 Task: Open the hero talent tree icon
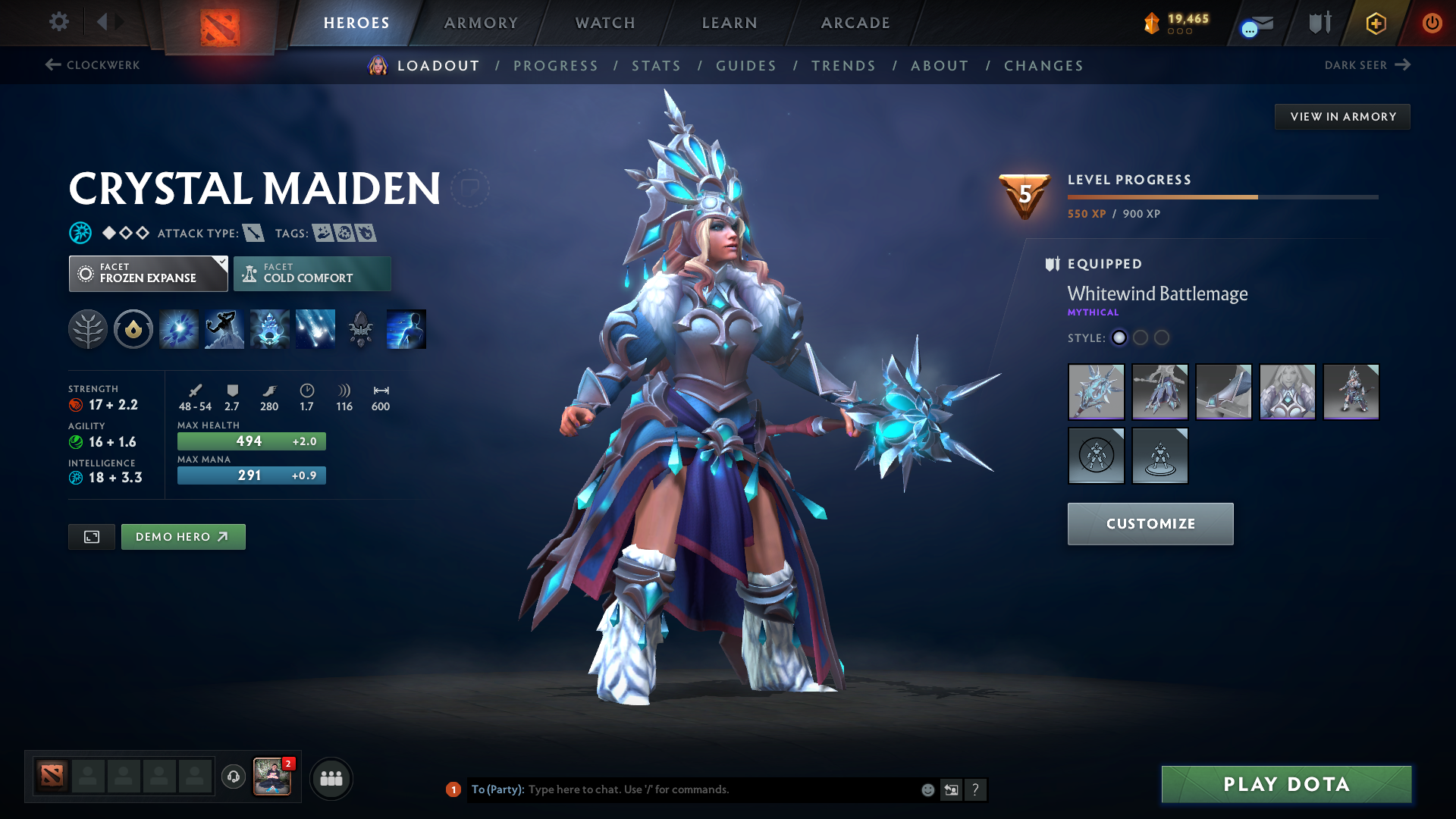[x=87, y=329]
